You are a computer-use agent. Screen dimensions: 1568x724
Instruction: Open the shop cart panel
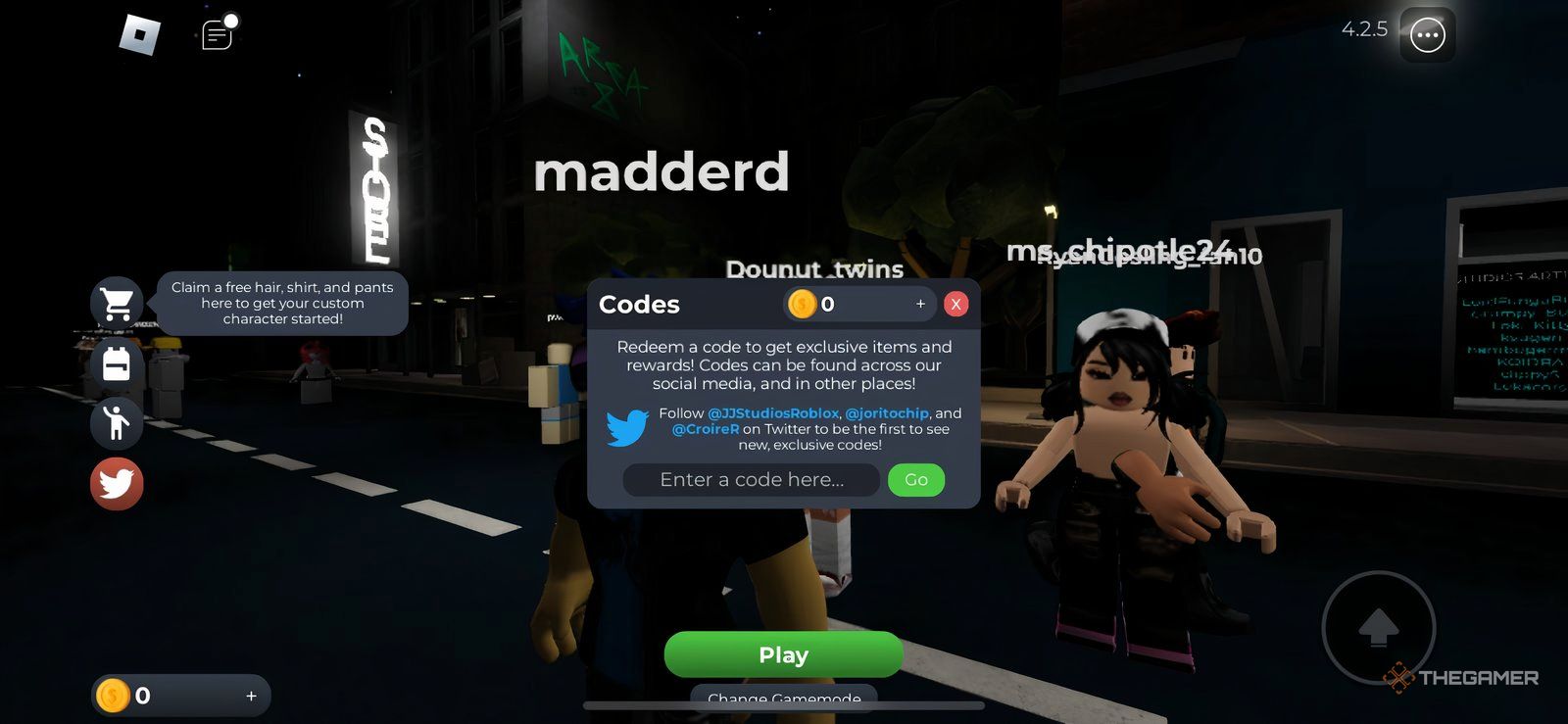(117, 303)
